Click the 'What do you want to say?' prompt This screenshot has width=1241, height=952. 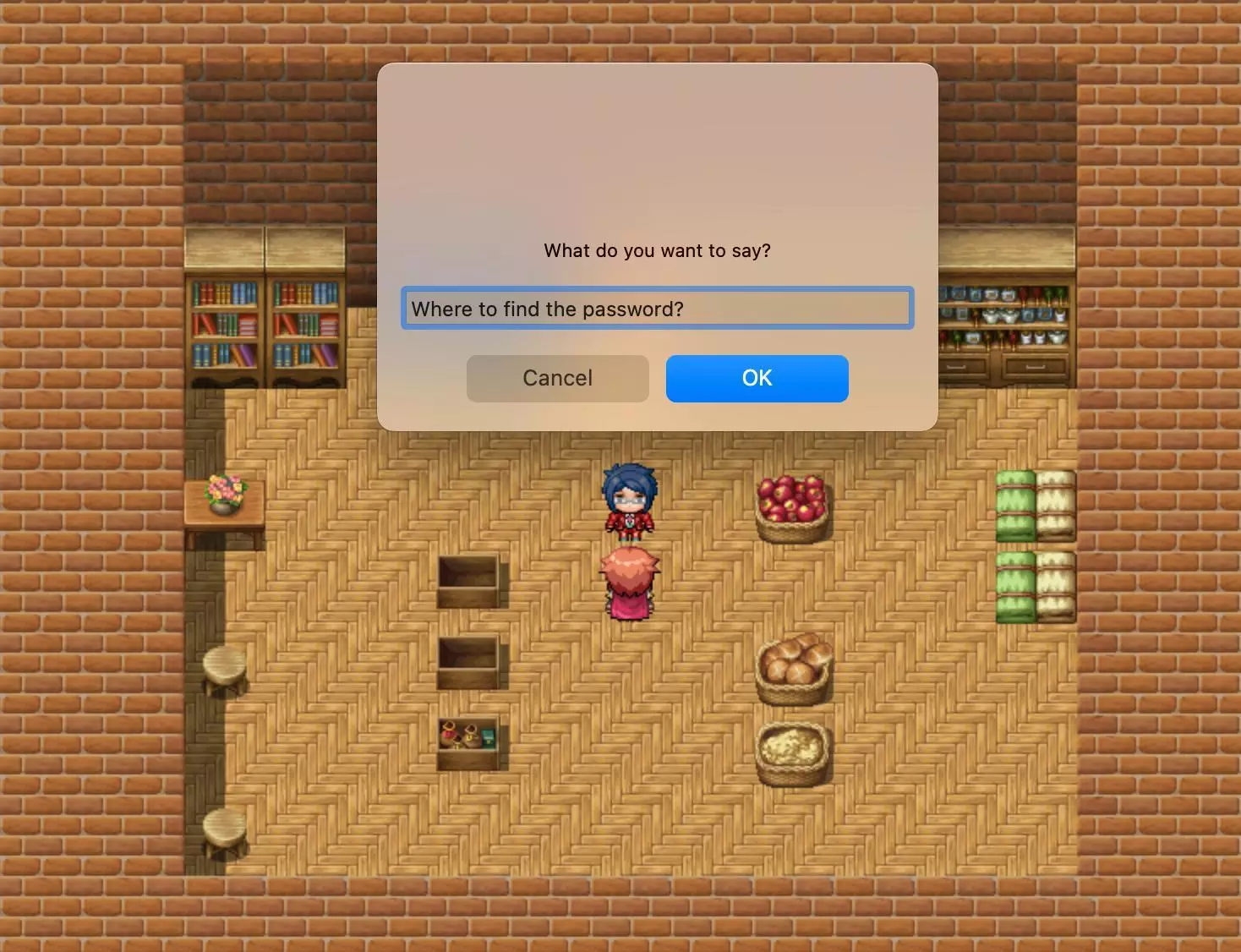pyautogui.click(x=657, y=250)
